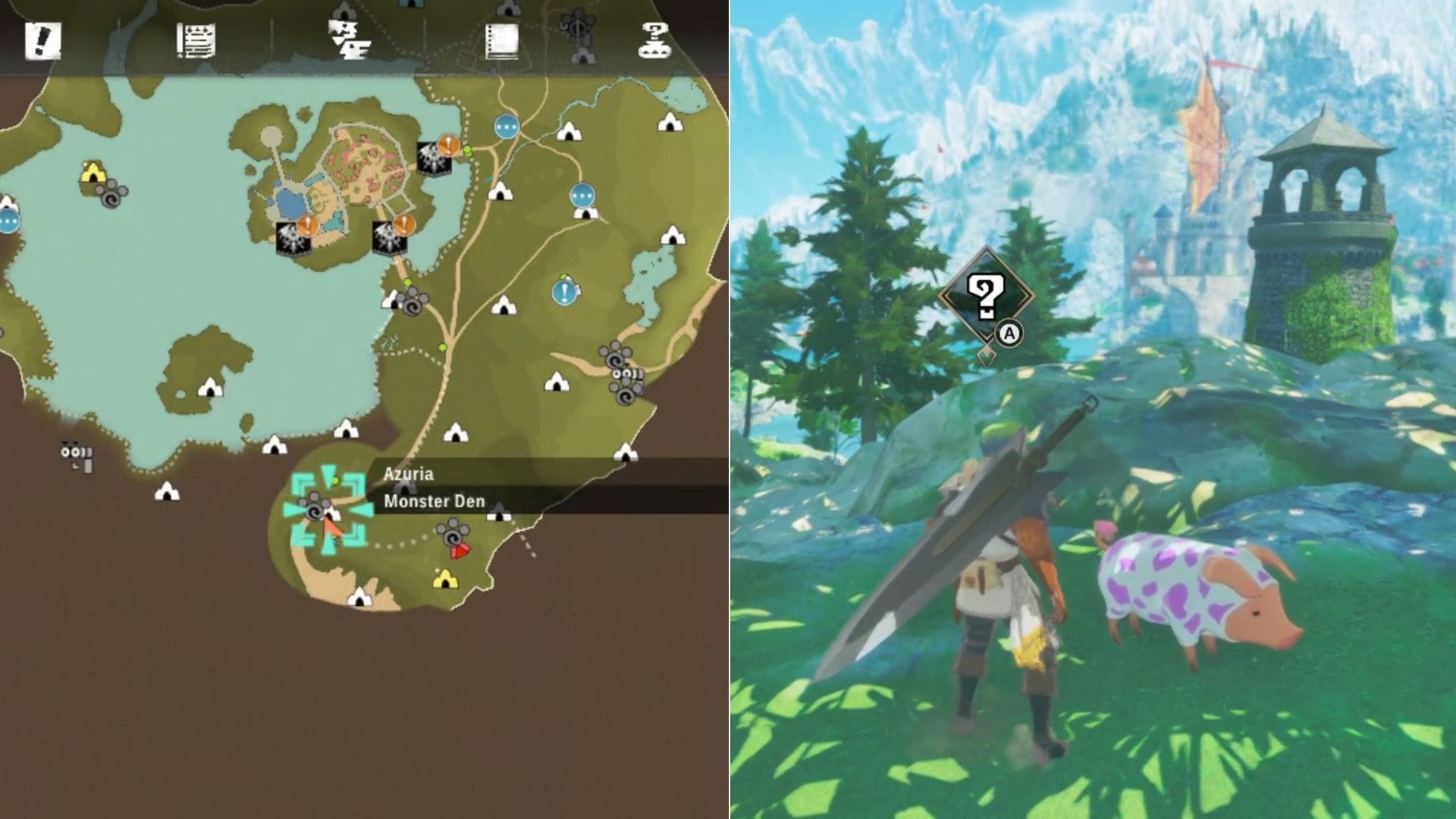The image size is (1456, 819).
Task: Click the smithy anvil icon in the toolbar
Action: pos(349,38)
